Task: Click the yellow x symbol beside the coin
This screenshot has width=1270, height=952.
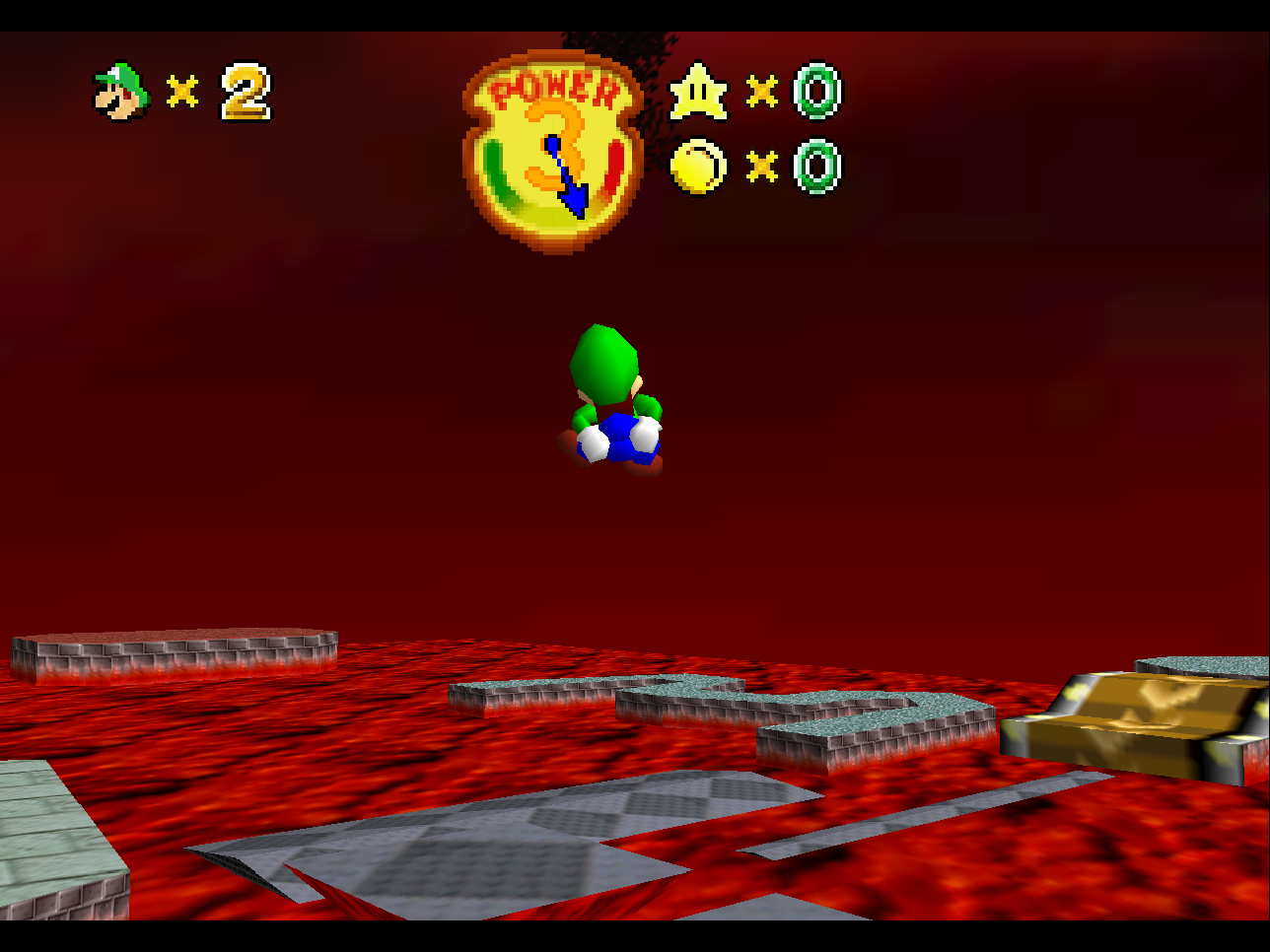Action: pos(762,168)
